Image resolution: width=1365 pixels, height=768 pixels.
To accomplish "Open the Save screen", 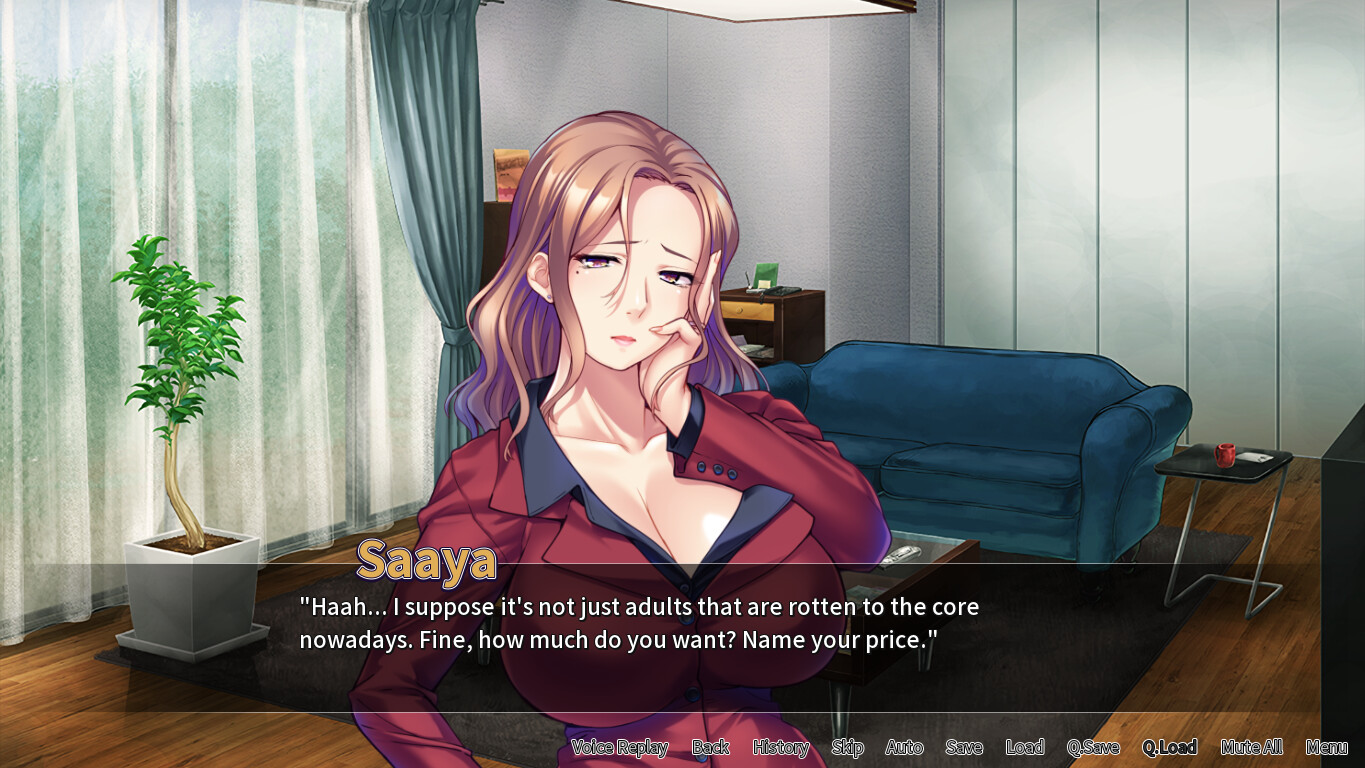I will [964, 747].
